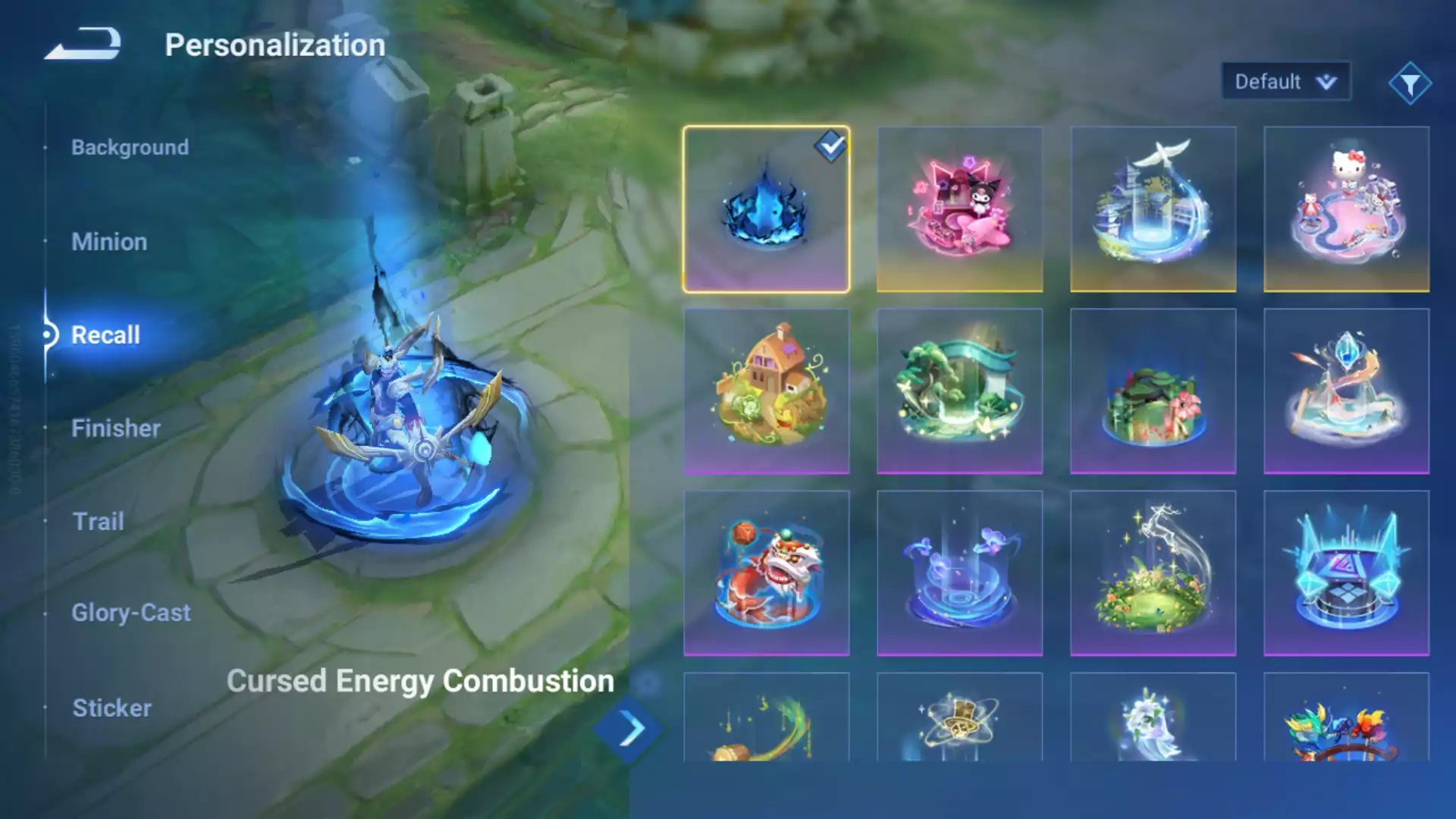Screen dimensions: 1456x819
Task: Select the blue flame recall effect
Action: [x=766, y=209]
